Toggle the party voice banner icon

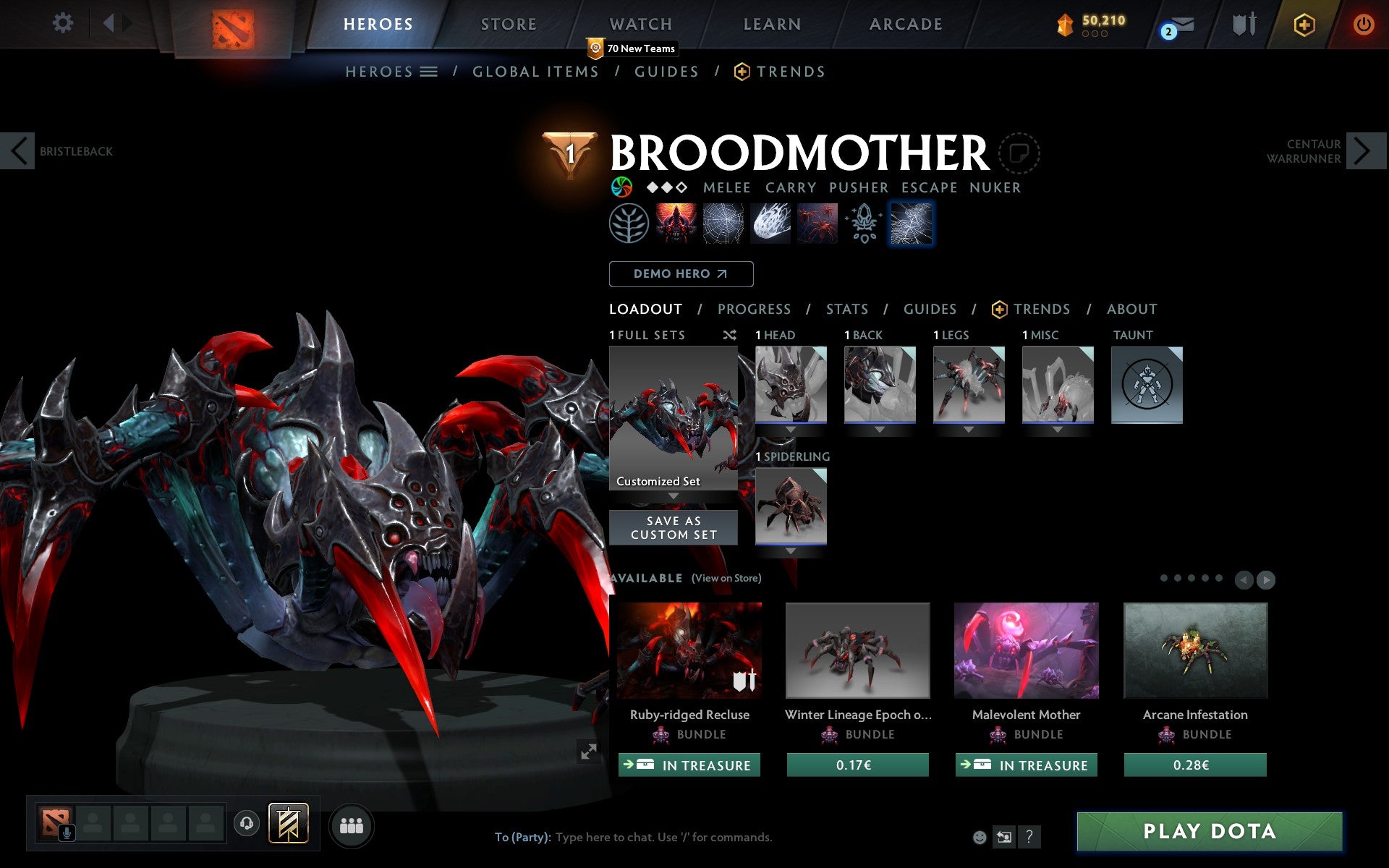pyautogui.click(x=289, y=822)
